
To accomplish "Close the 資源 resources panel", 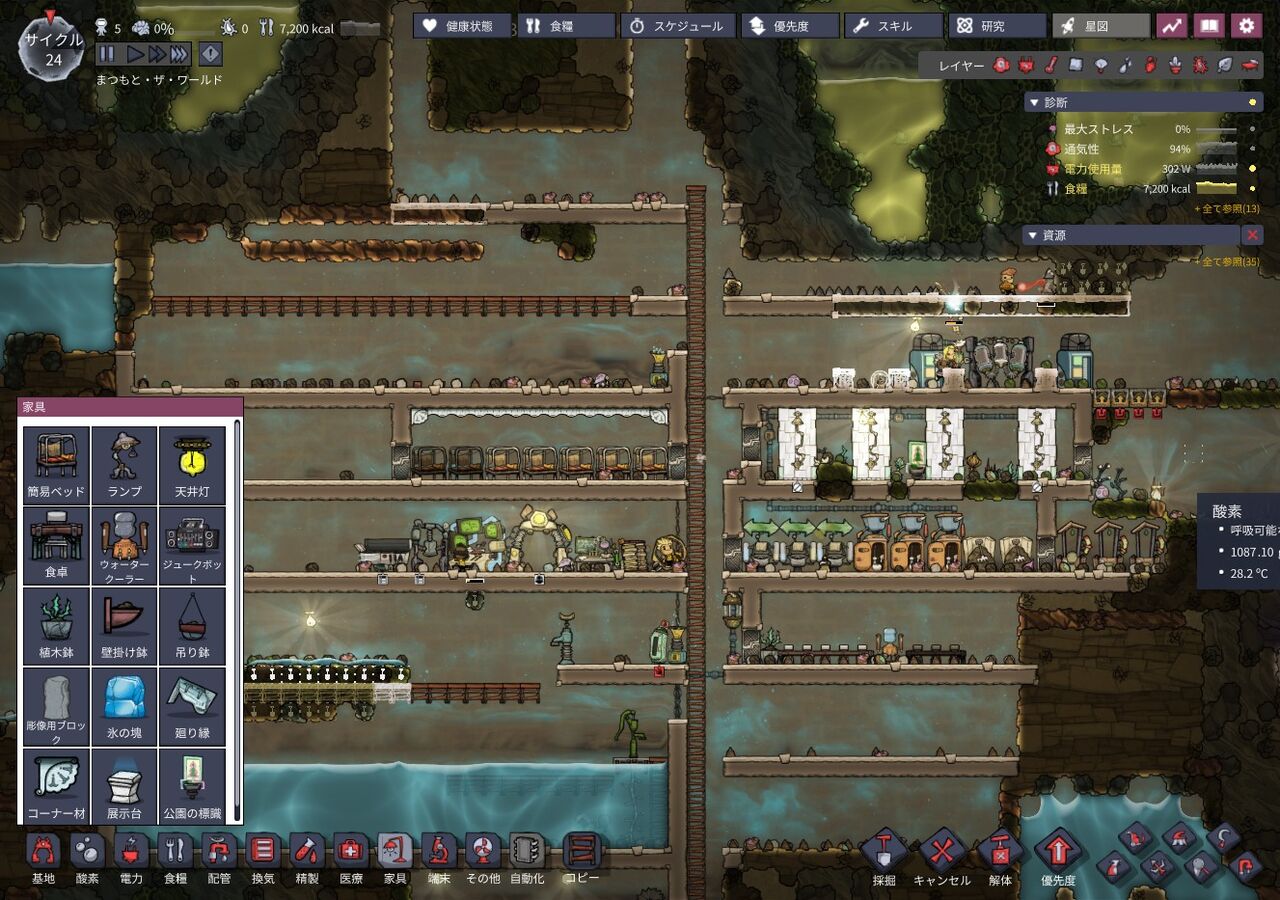I will 1251,235.
